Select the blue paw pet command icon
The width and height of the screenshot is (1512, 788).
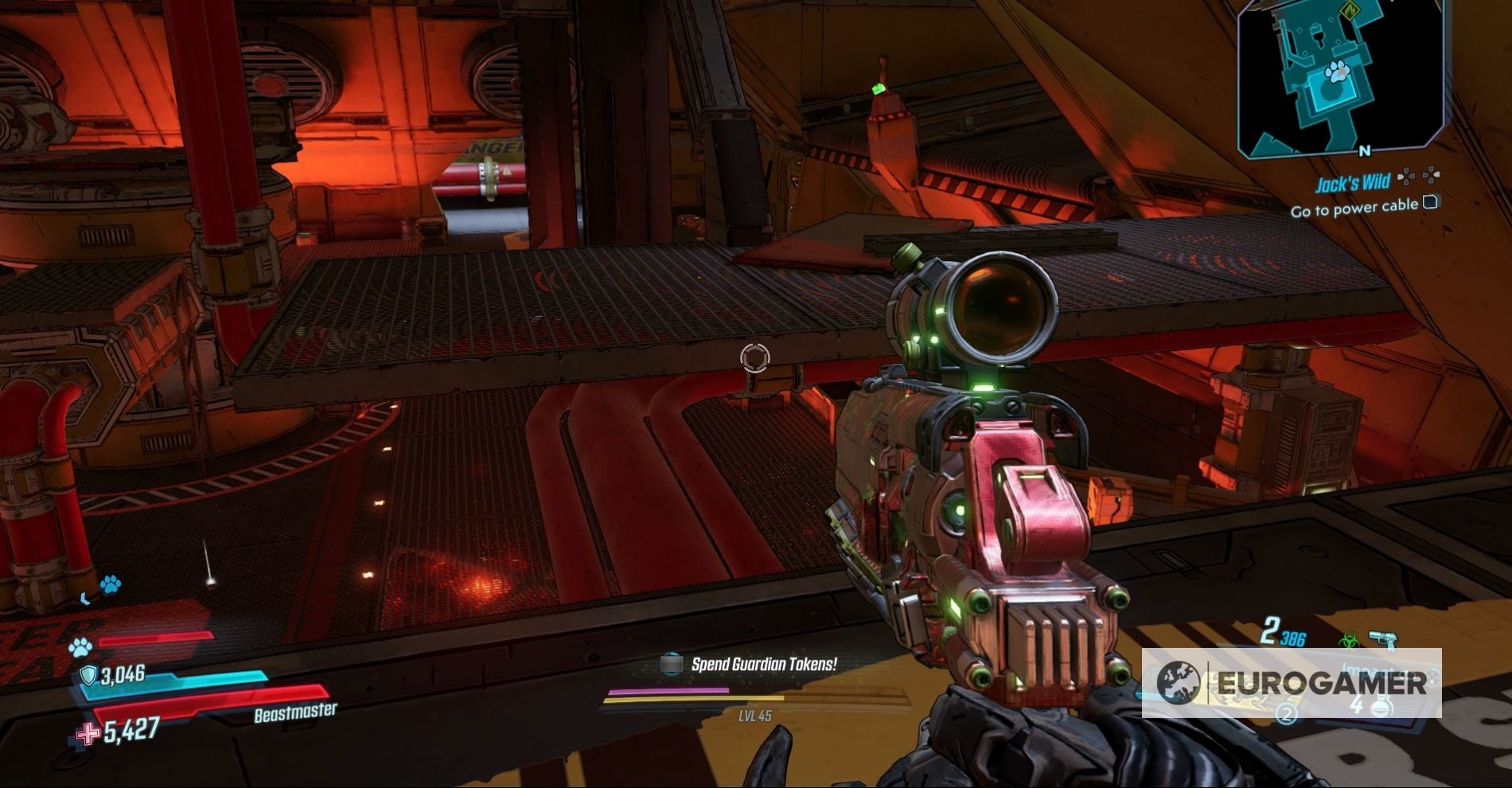(110, 586)
